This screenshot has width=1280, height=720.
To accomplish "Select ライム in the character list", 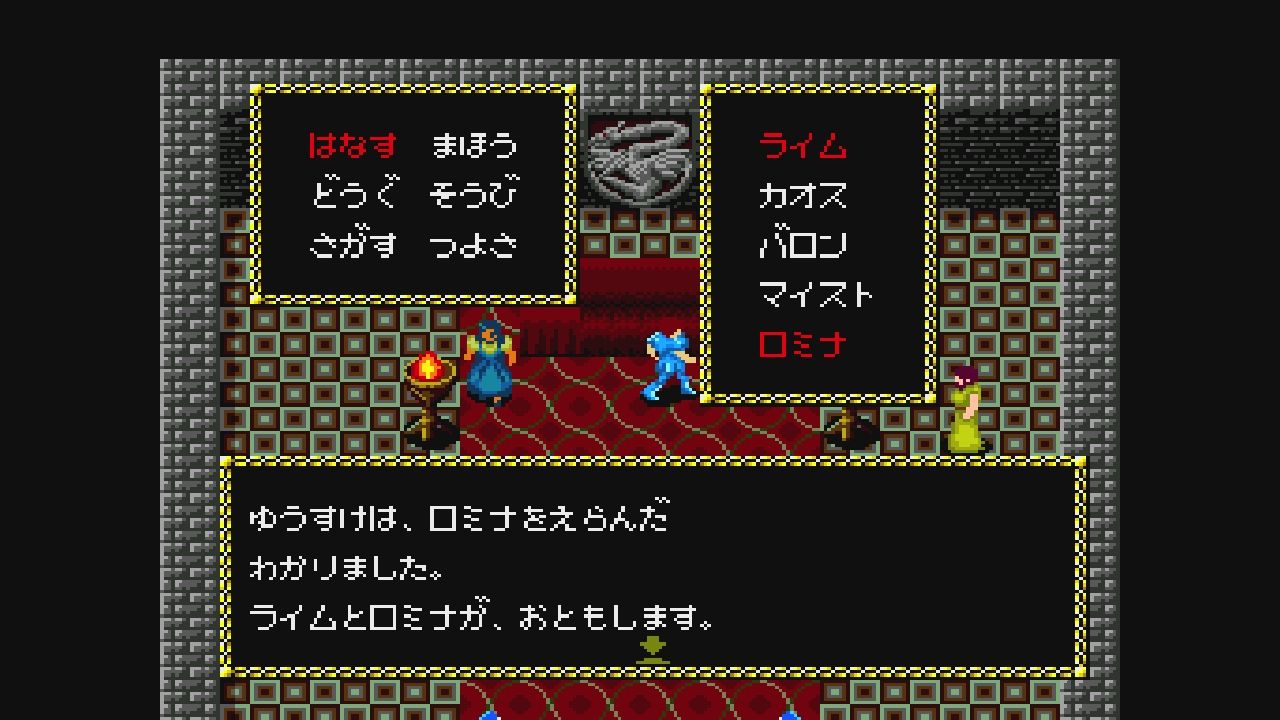I will click(800, 146).
